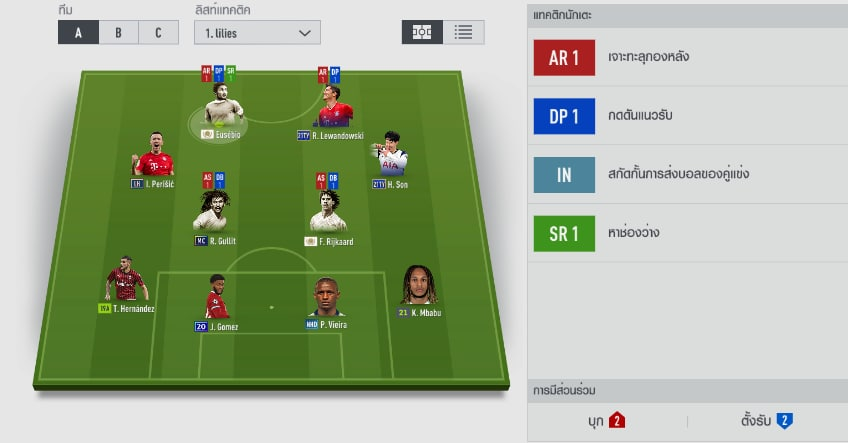
Task: Switch to team C tab
Action: click(x=157, y=32)
